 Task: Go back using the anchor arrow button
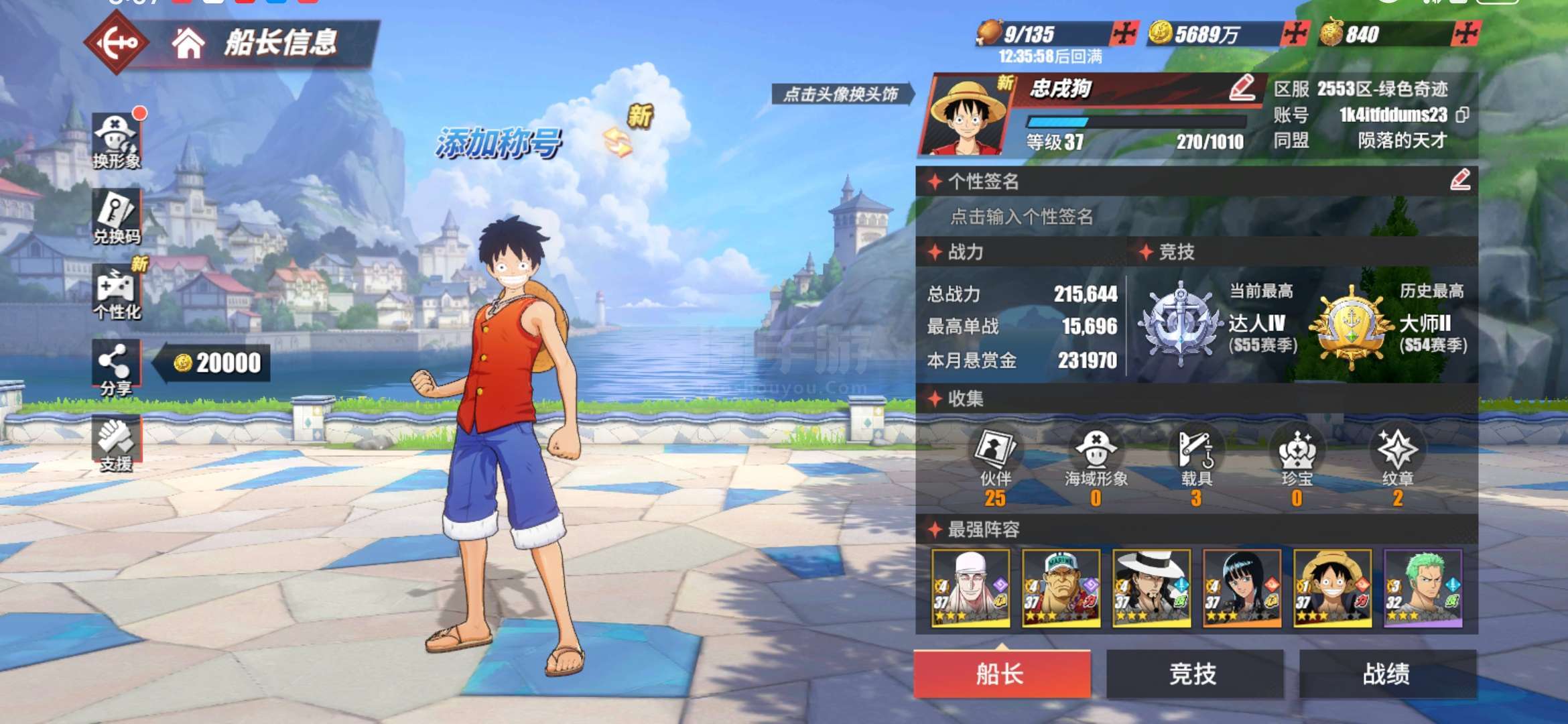click(x=117, y=43)
